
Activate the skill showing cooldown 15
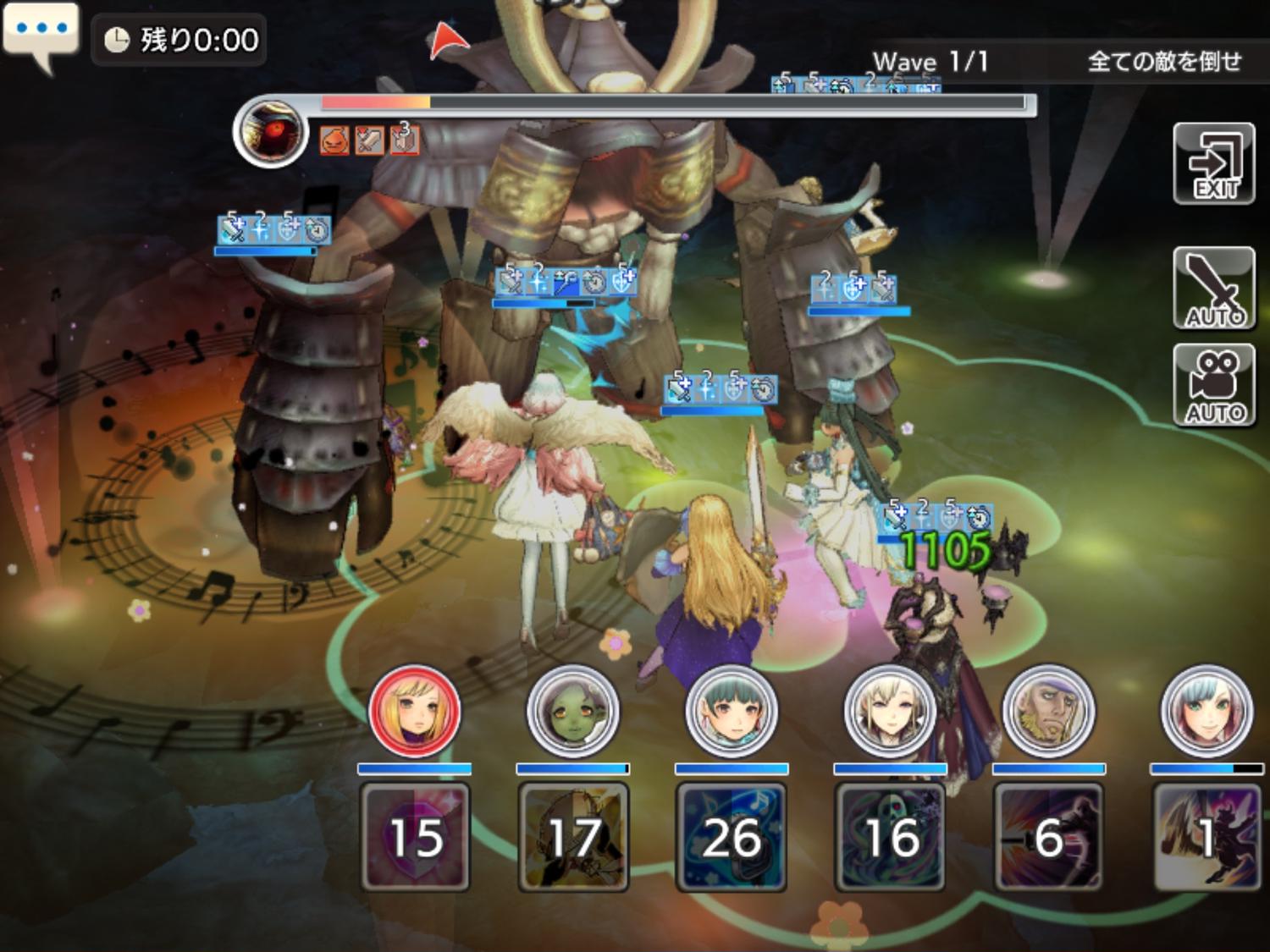(415, 837)
